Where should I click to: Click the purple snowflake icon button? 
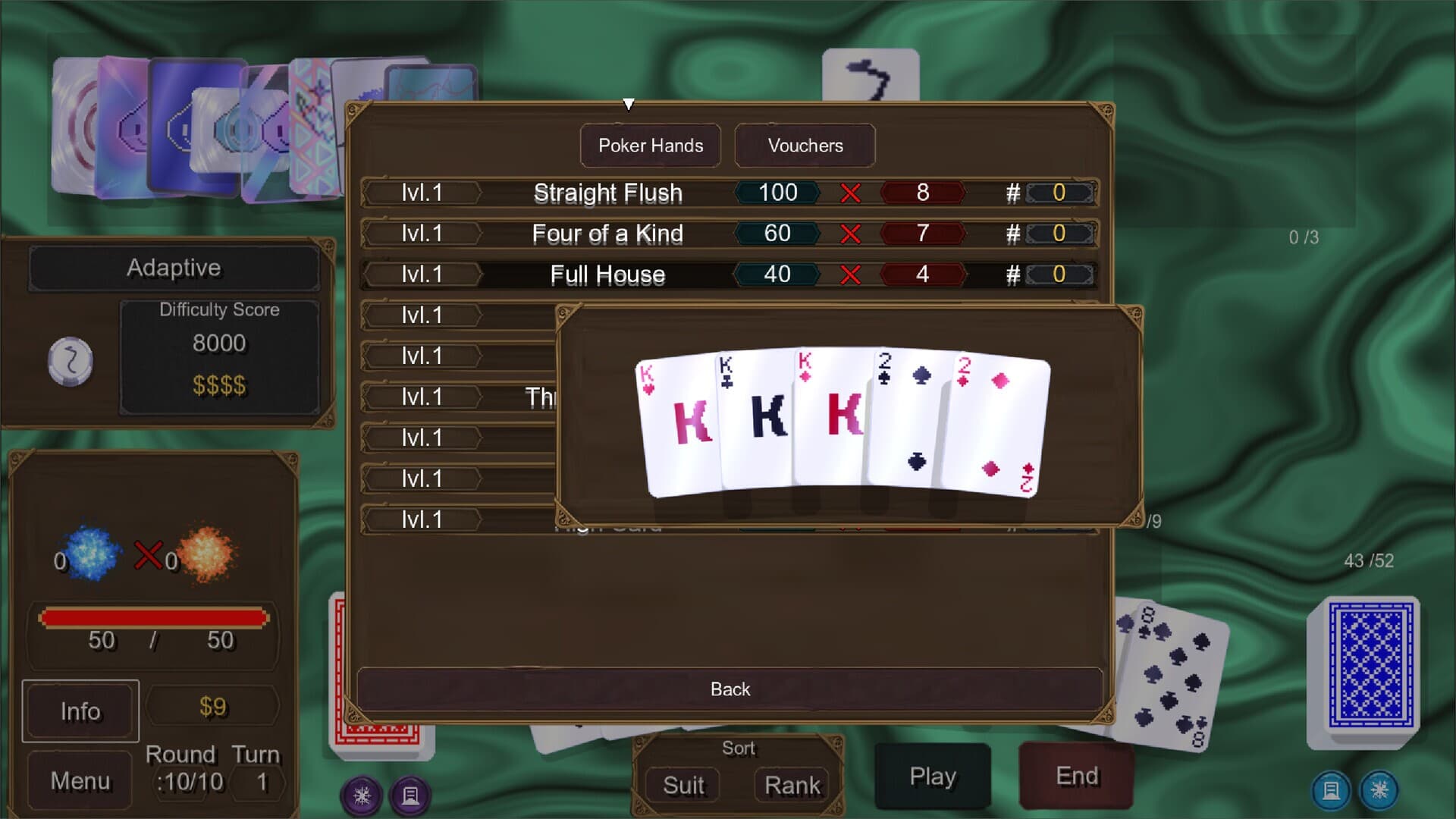[x=362, y=795]
